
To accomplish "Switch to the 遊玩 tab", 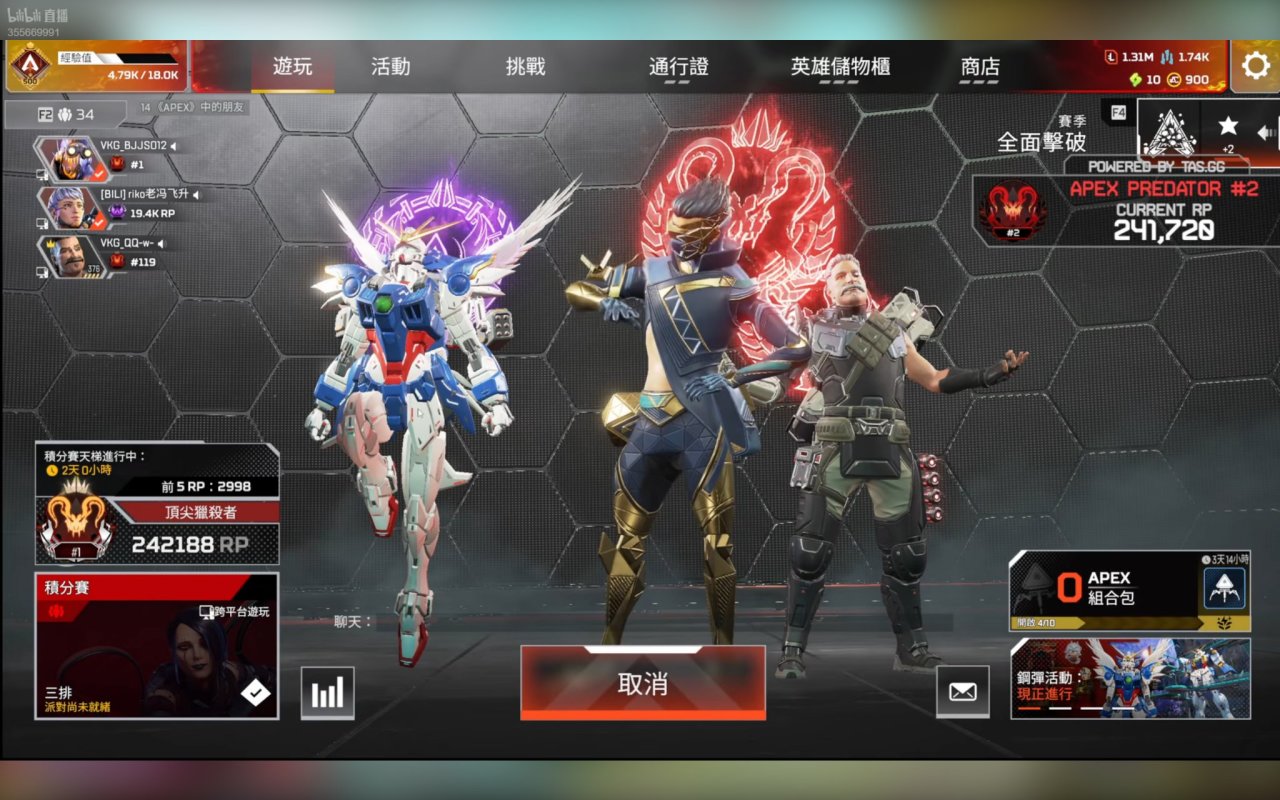I will click(x=293, y=67).
